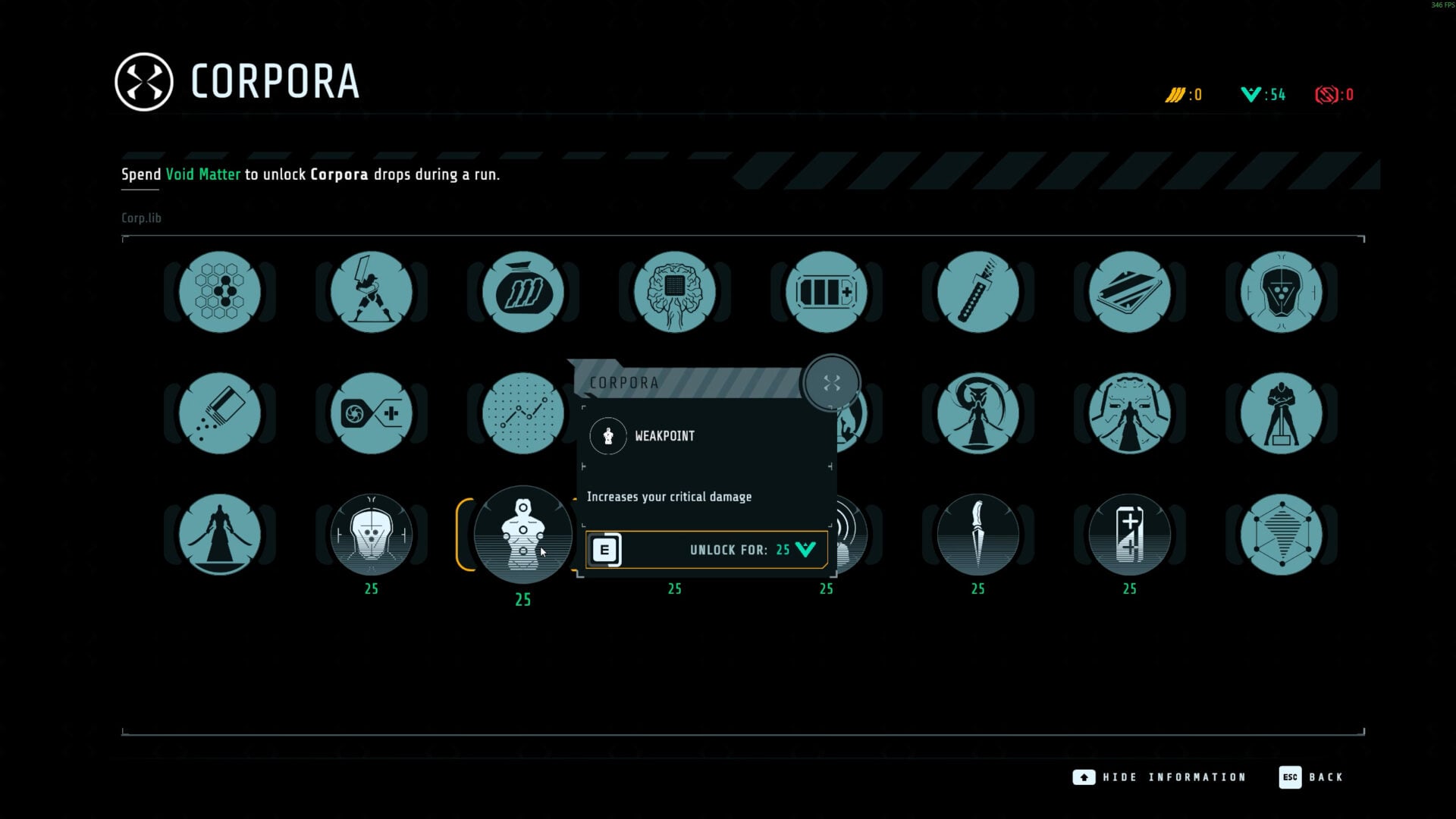
Task: Select the battery charge corpora icon
Action: coord(827,292)
